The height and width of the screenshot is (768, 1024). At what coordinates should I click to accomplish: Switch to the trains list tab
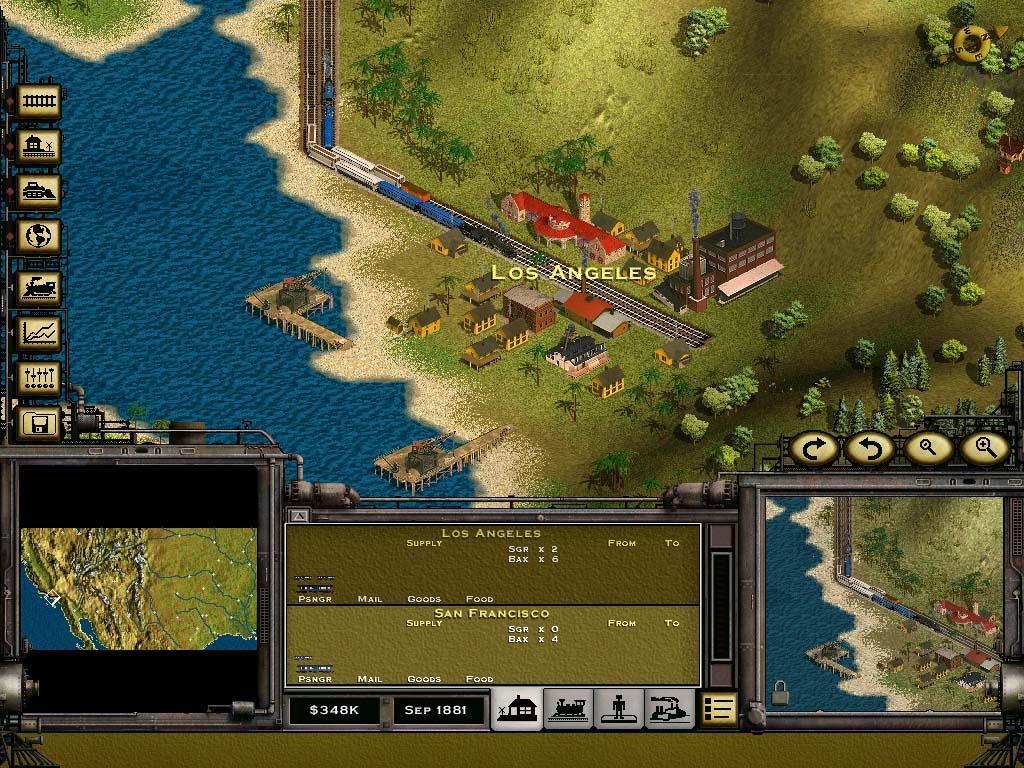567,709
